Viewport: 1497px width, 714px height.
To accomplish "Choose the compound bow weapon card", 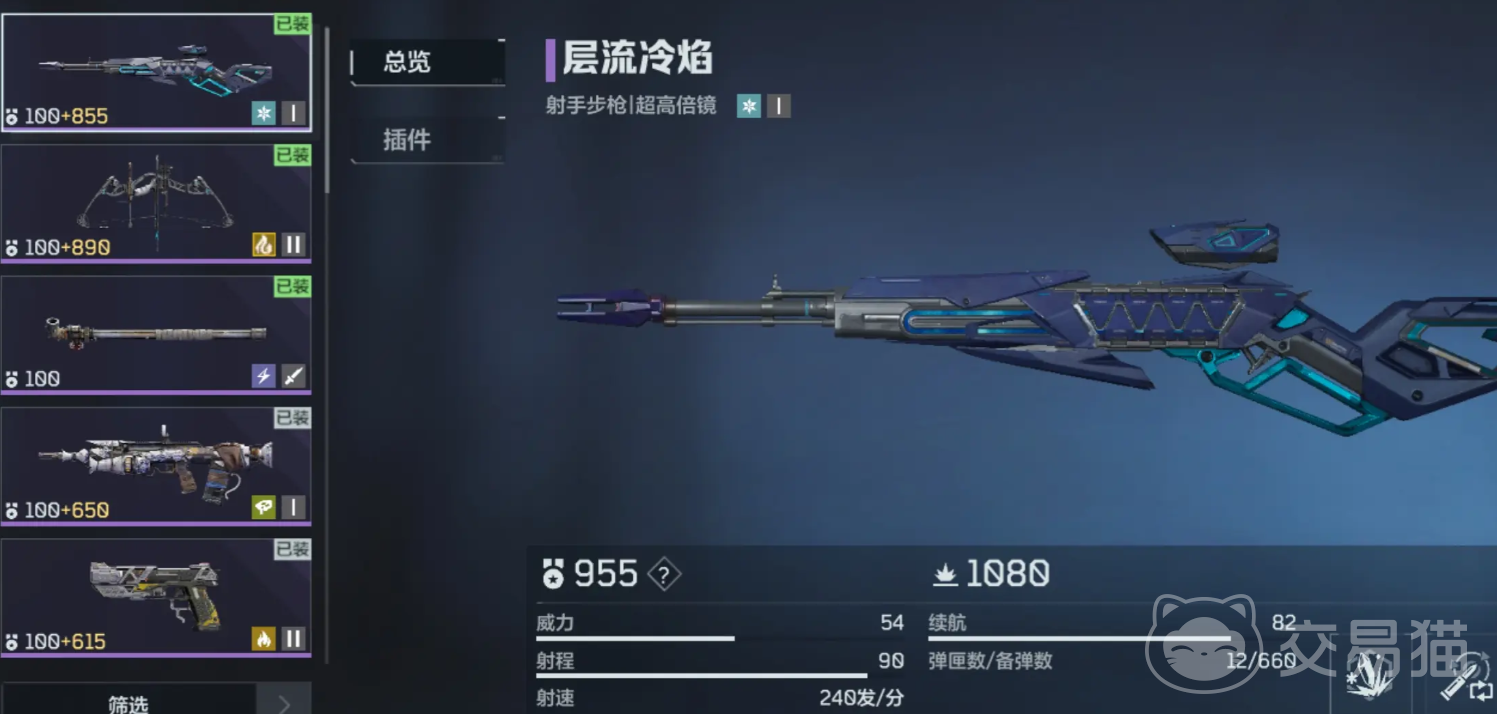I will (x=155, y=203).
